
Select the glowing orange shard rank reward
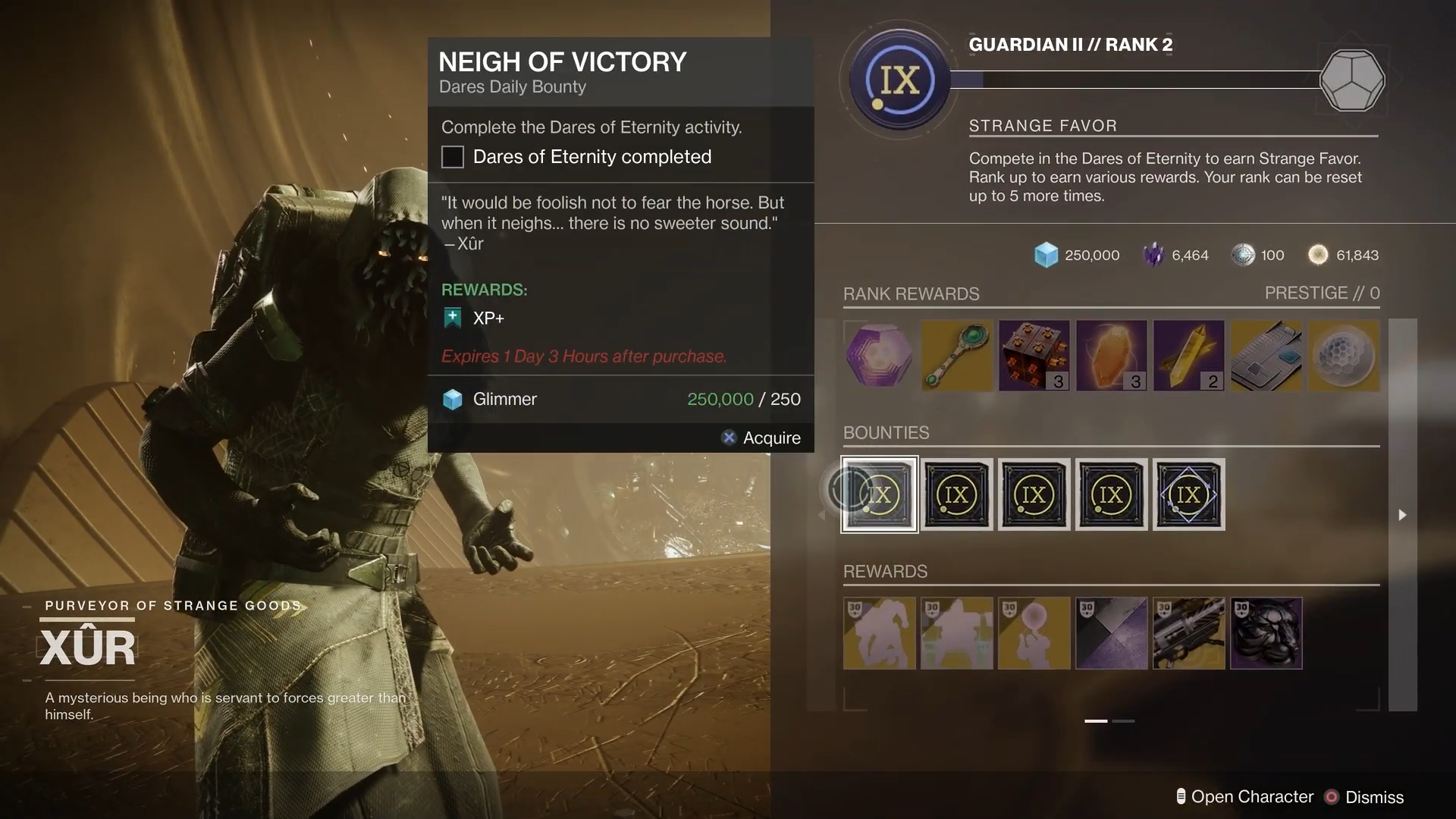(x=1112, y=356)
